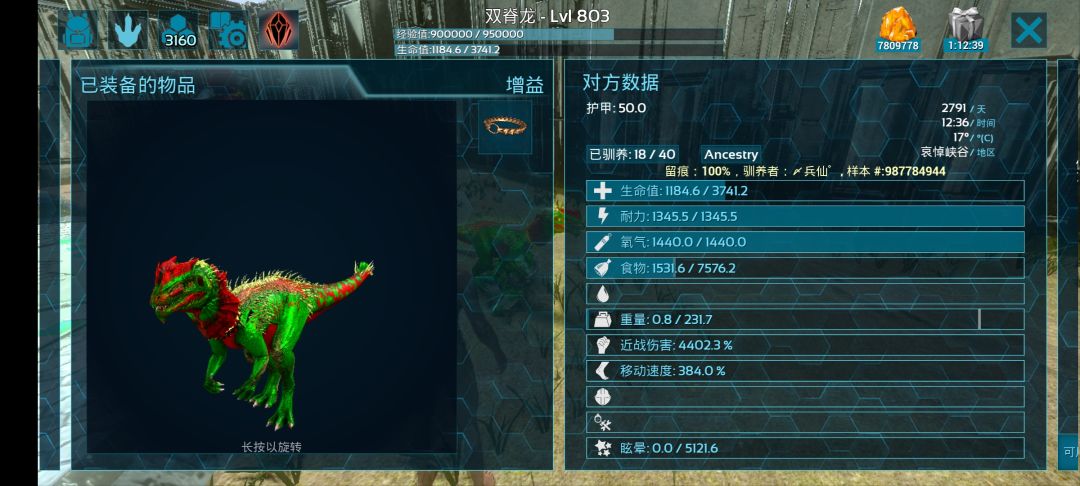Click the 氧气 oxygen stat row

[x=805, y=242]
